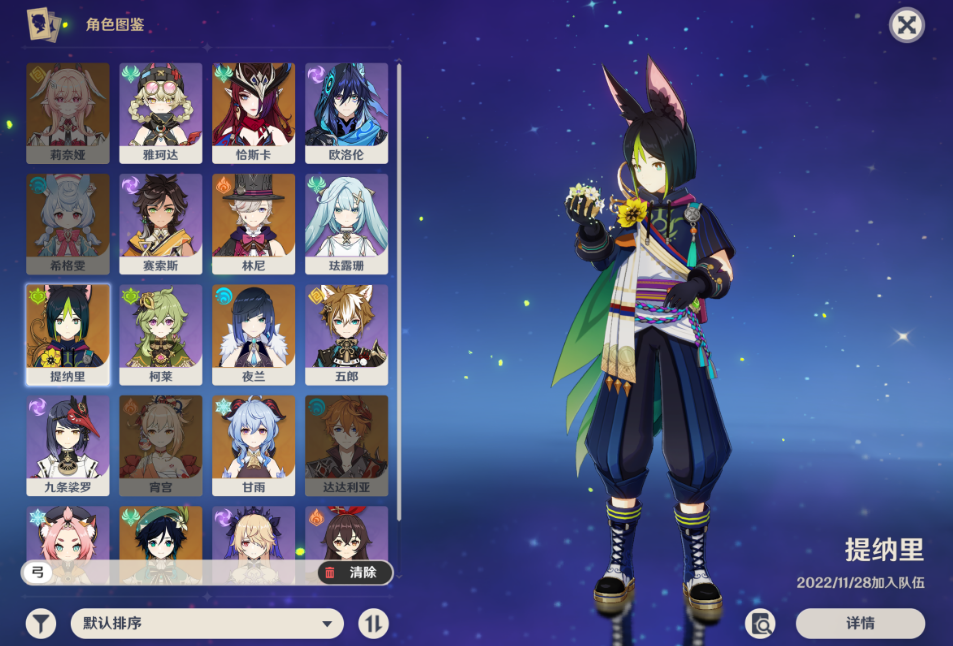Screen dimensions: 953x646
Task: Select the 林尼 character card
Action: click(x=254, y=223)
